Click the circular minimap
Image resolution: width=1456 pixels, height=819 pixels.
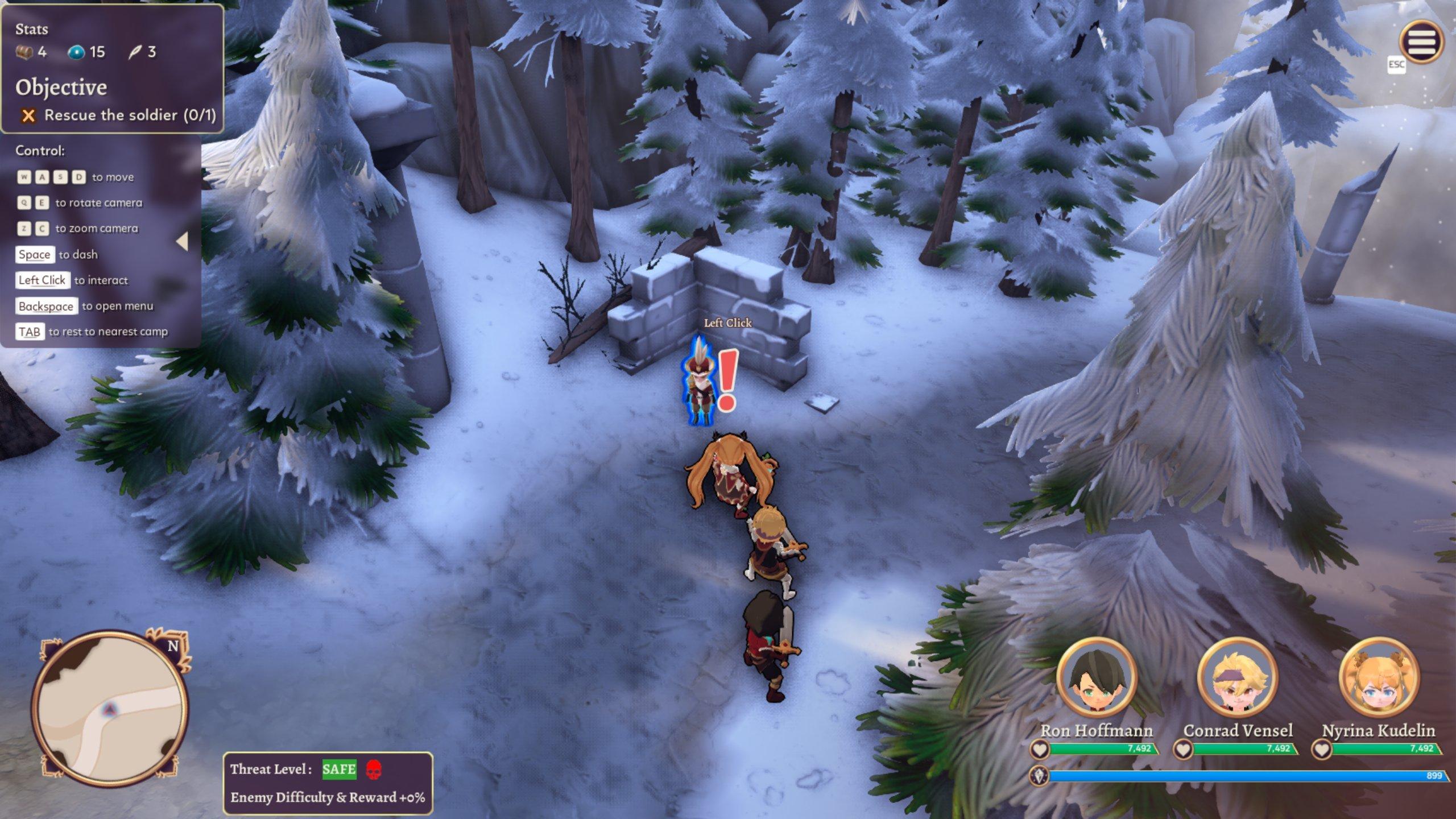click(x=110, y=708)
